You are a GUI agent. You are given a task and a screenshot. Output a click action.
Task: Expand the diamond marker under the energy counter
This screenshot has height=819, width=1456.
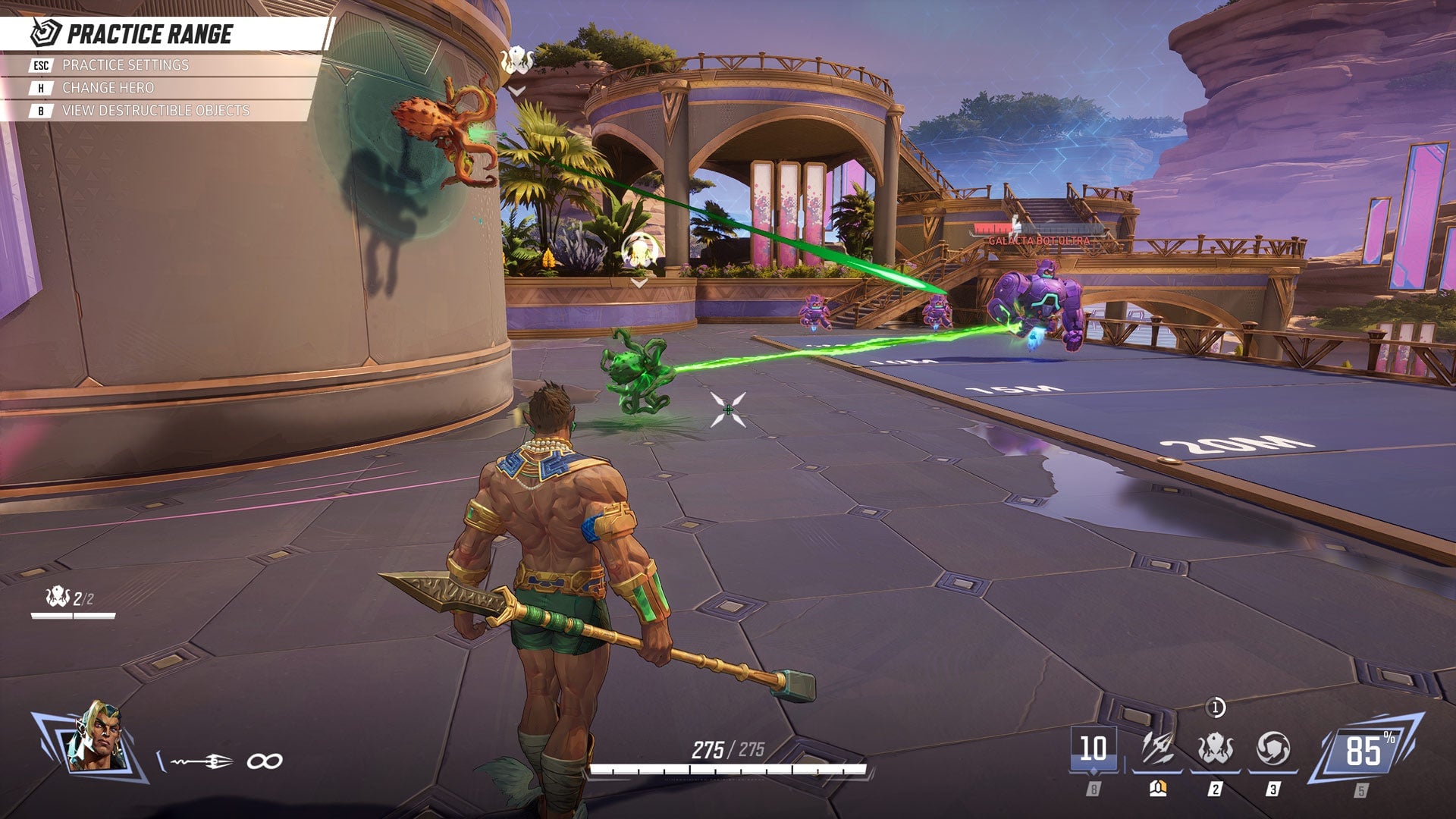[1094, 771]
